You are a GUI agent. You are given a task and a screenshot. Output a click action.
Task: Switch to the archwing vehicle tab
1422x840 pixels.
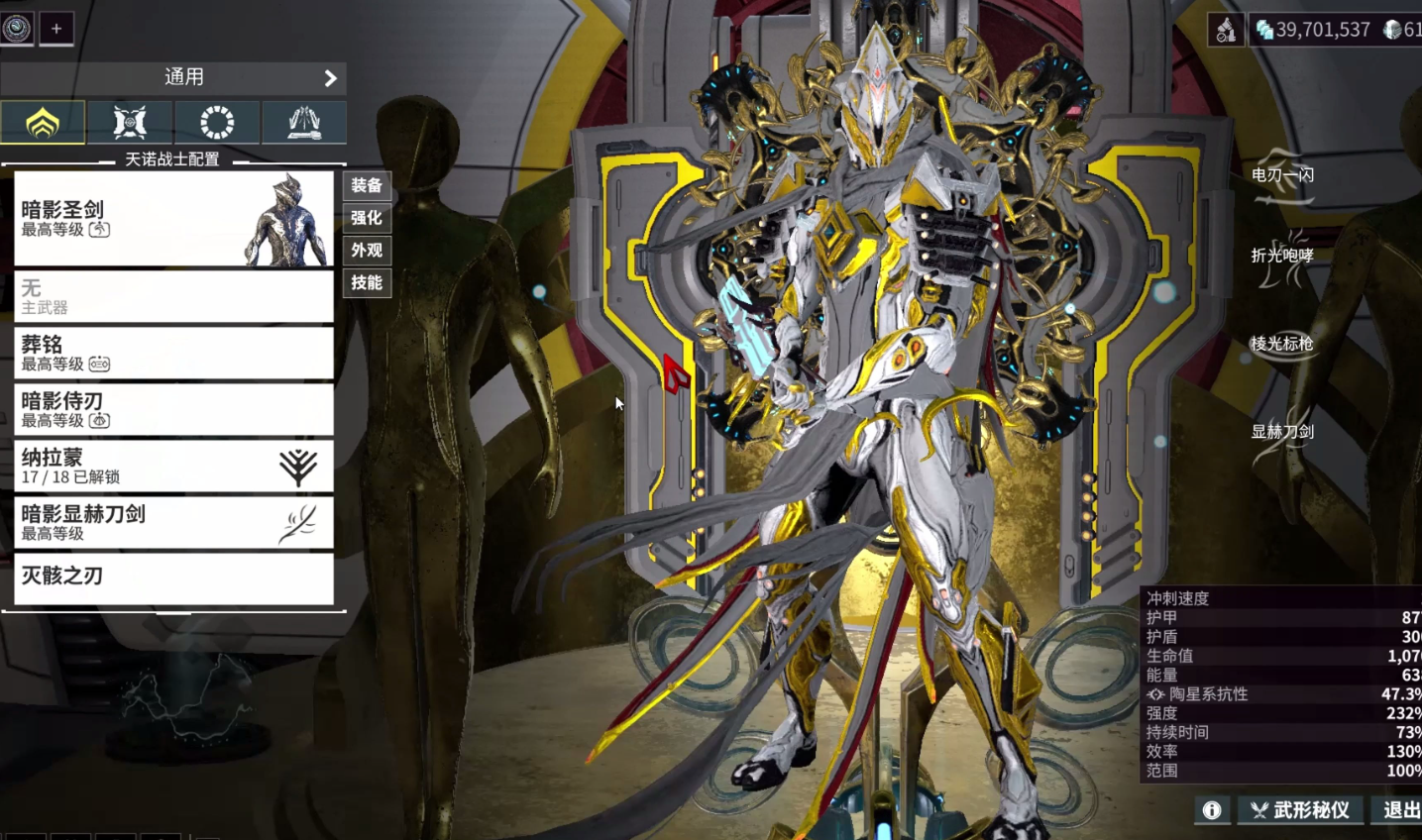303,123
